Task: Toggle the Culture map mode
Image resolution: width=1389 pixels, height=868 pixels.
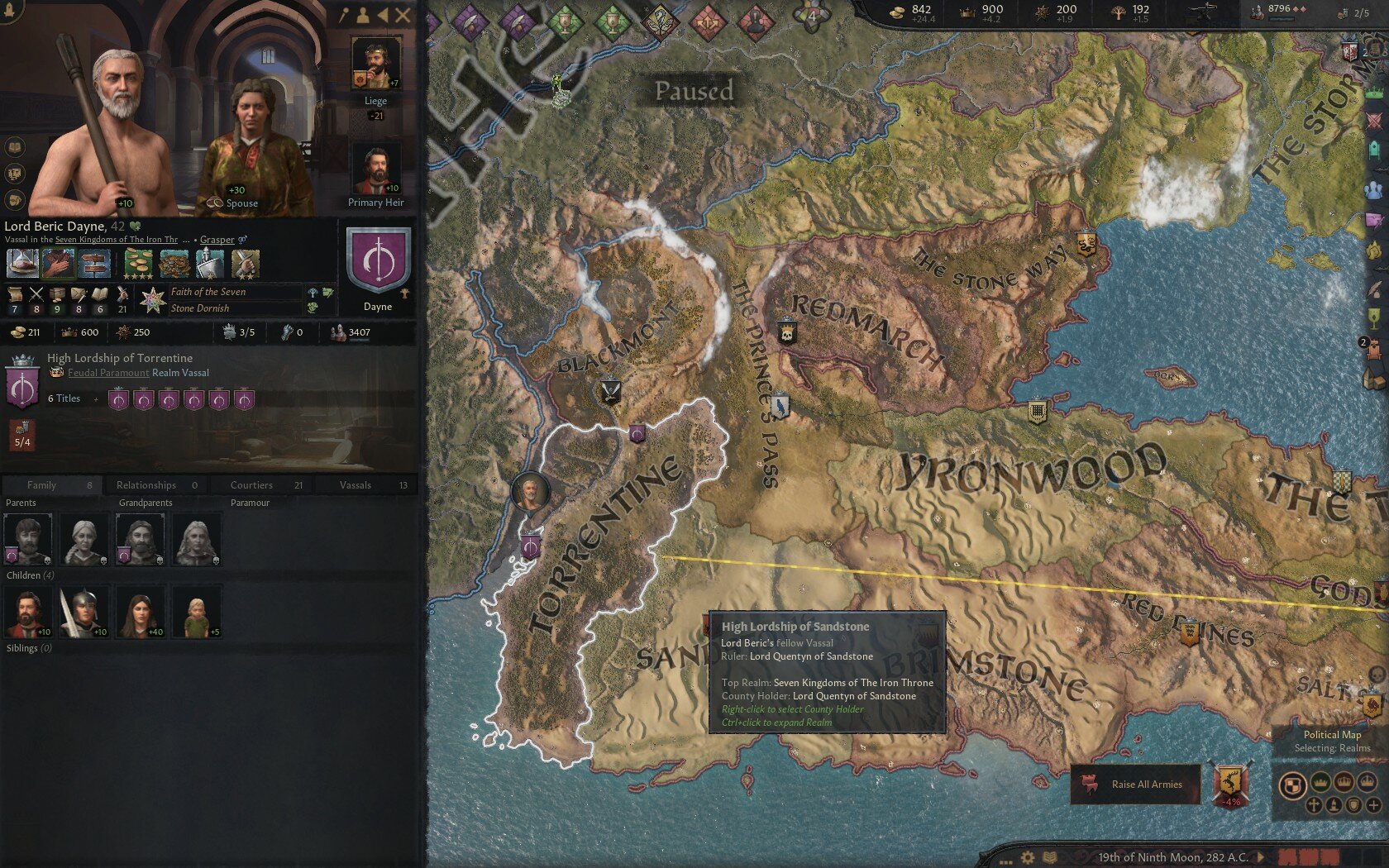Action: click(1334, 804)
